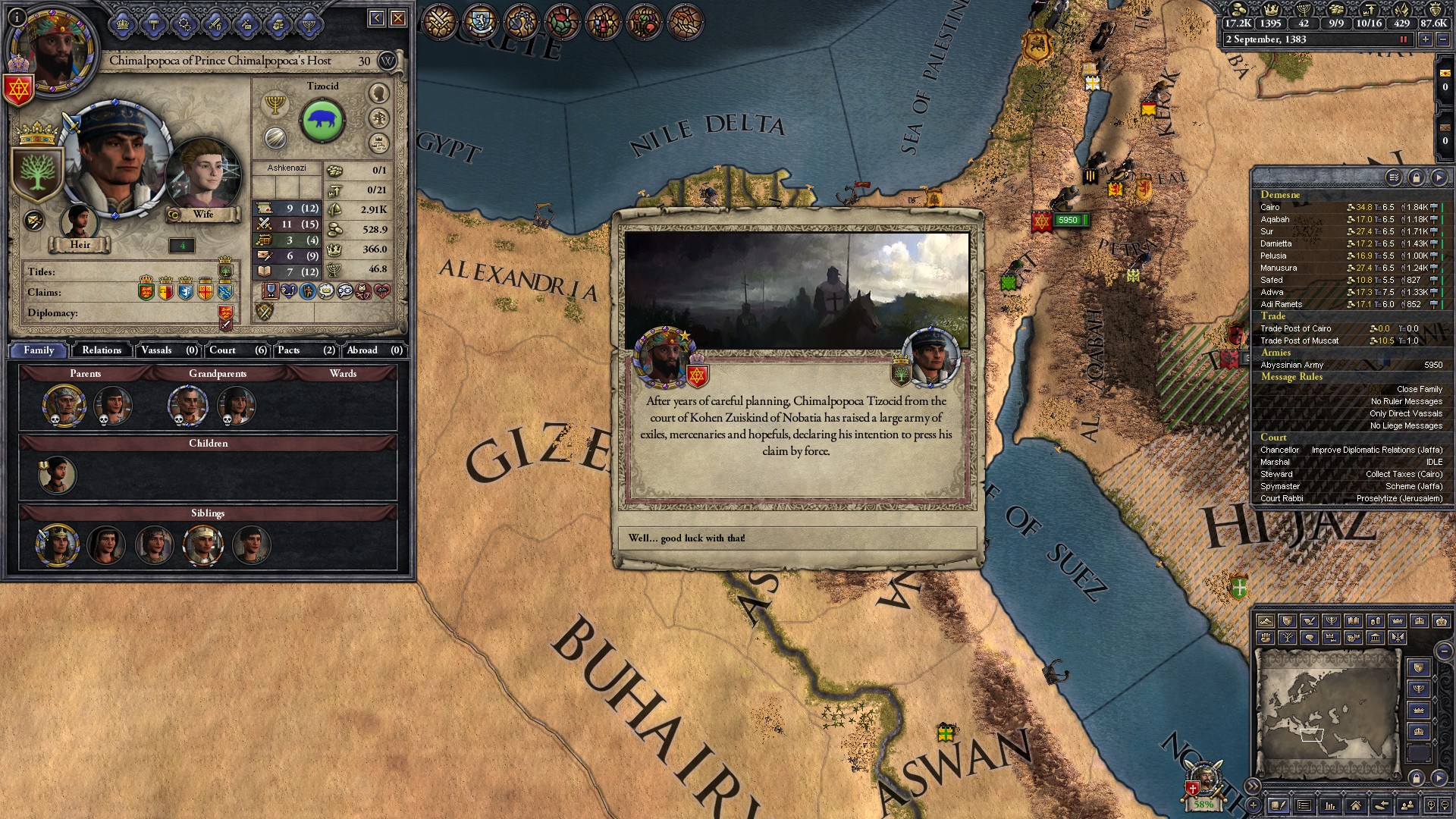Click the world minimap

[1327, 713]
